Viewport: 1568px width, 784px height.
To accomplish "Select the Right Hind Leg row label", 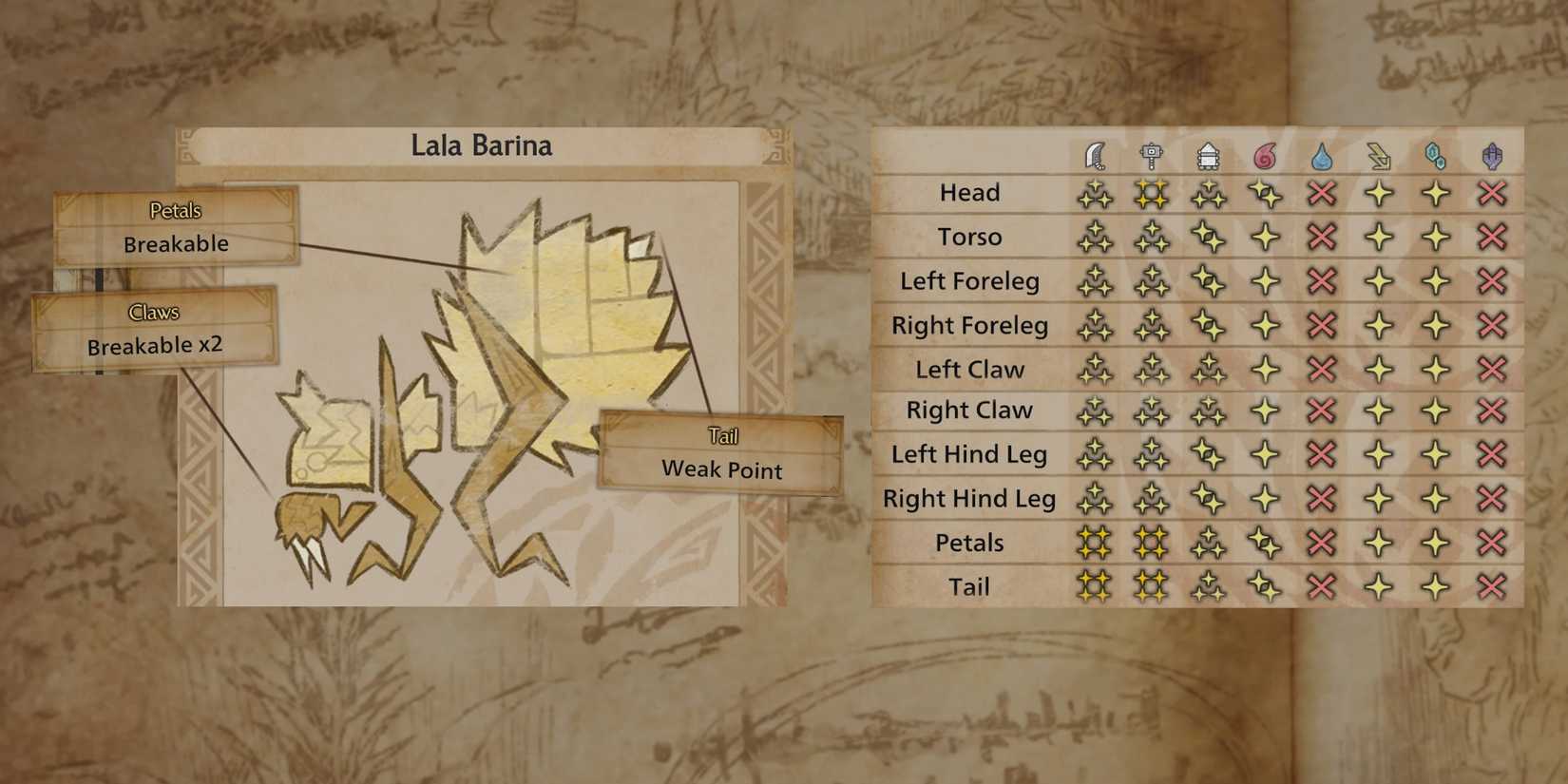I will coord(969,498).
